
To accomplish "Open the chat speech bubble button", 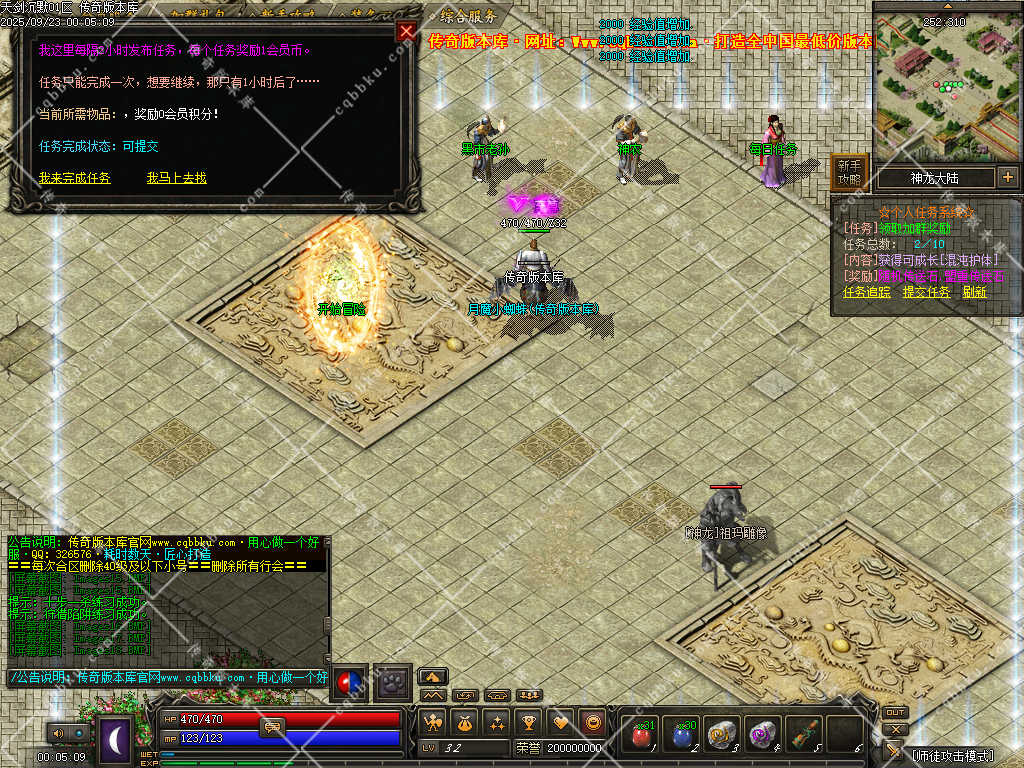I will point(272,726).
